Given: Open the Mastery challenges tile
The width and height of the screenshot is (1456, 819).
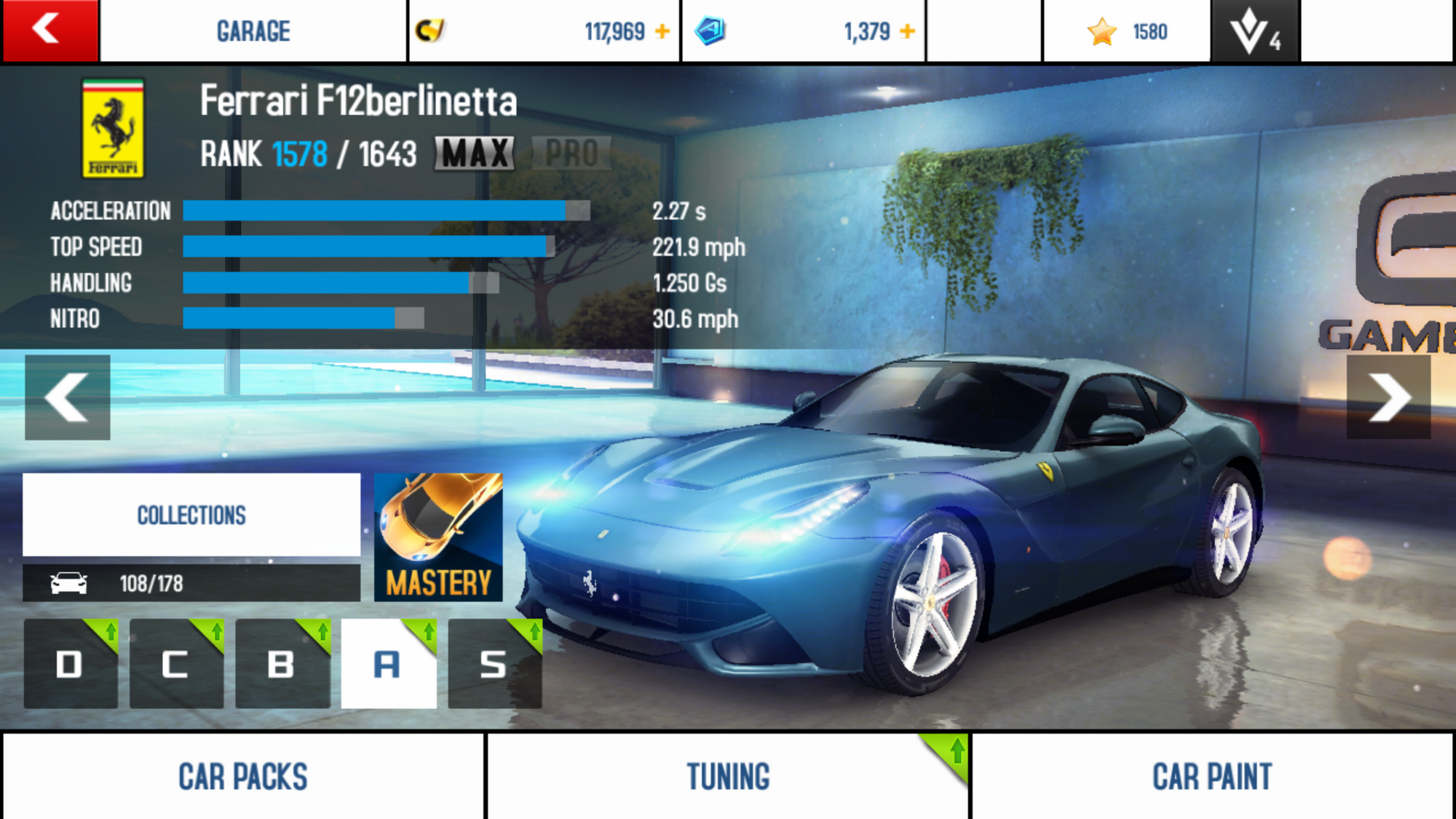Looking at the screenshot, I should 438,537.
